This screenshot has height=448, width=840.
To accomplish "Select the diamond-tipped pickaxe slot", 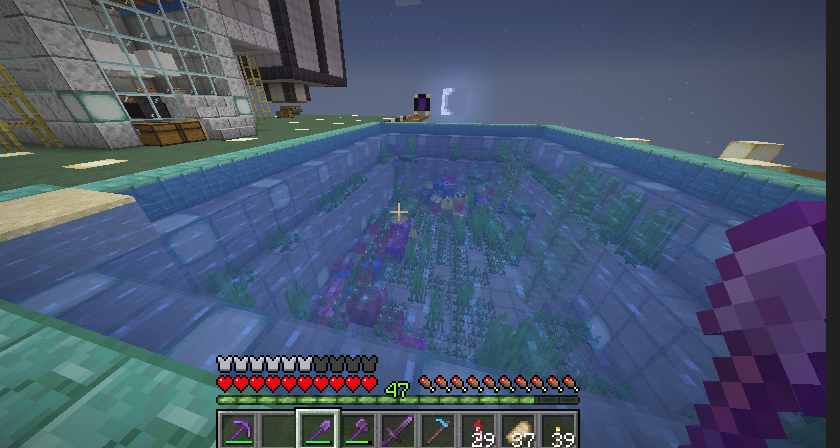I will [438, 430].
